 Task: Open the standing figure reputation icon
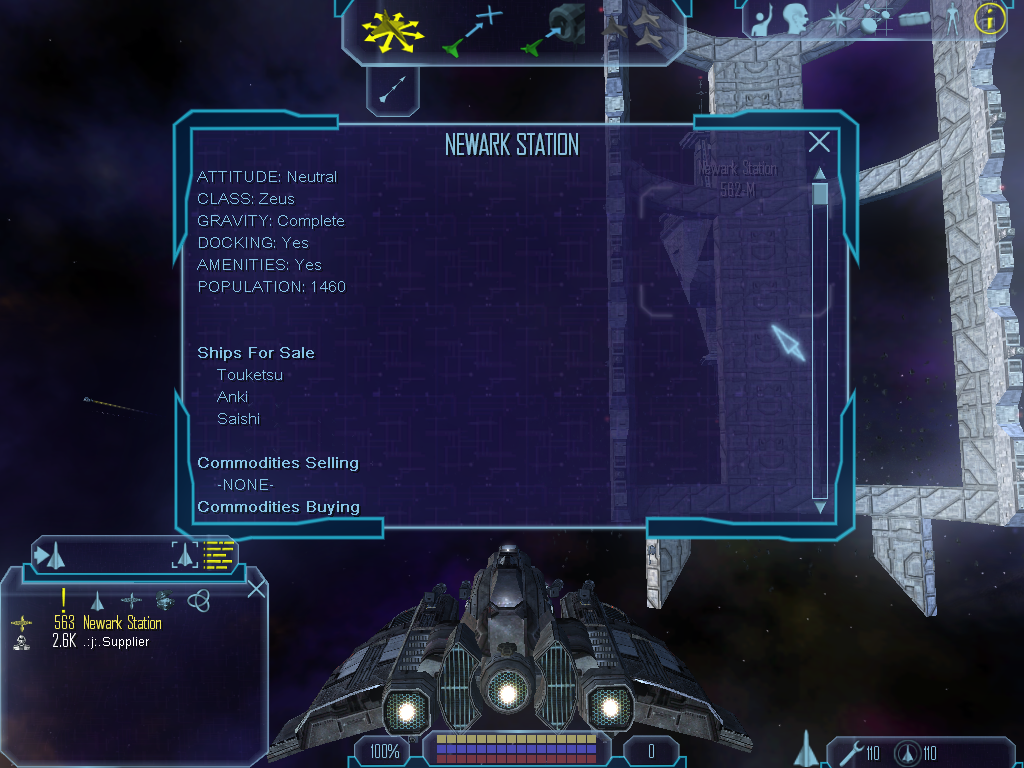click(951, 18)
